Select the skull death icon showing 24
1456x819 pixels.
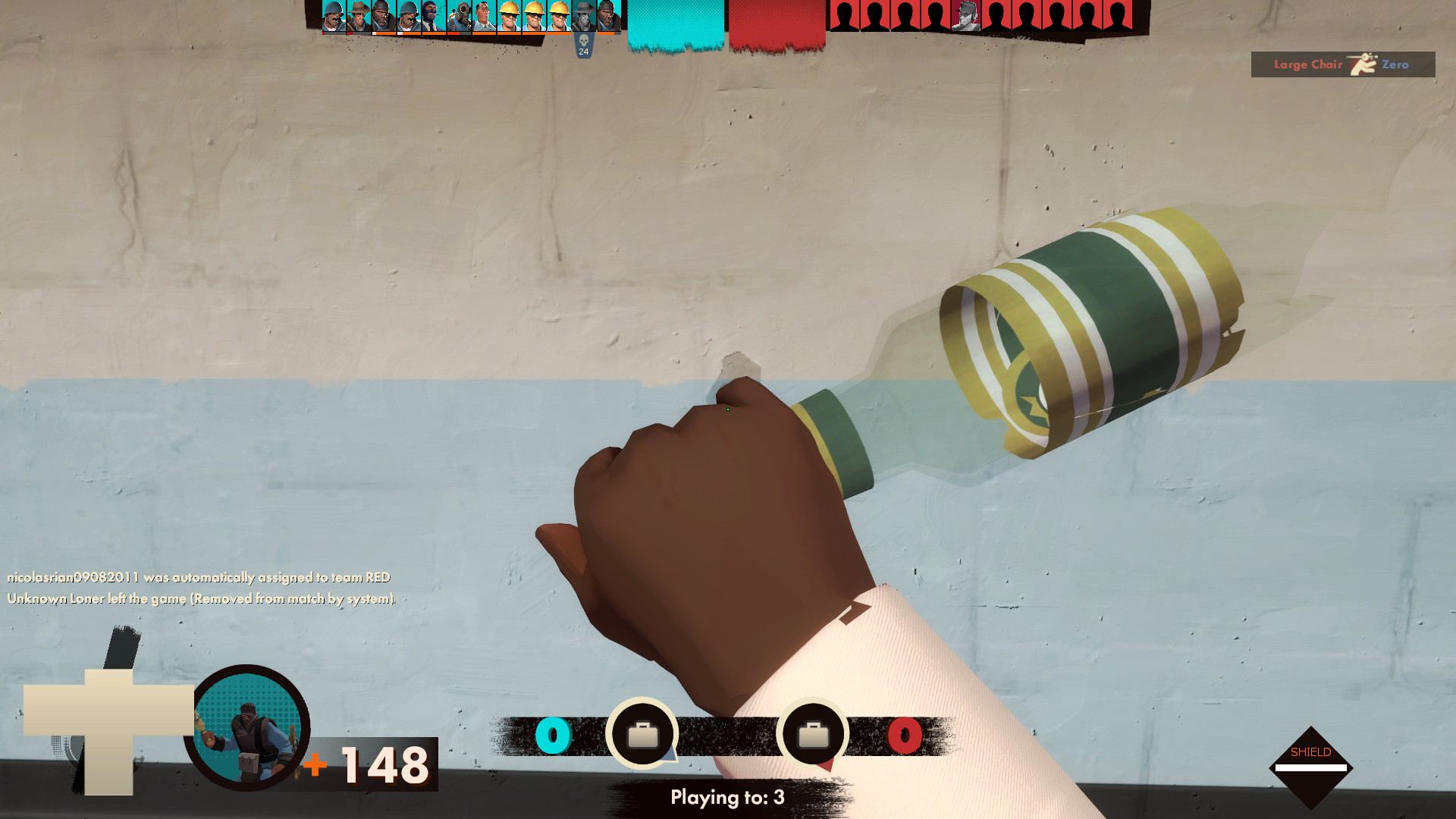point(582,47)
